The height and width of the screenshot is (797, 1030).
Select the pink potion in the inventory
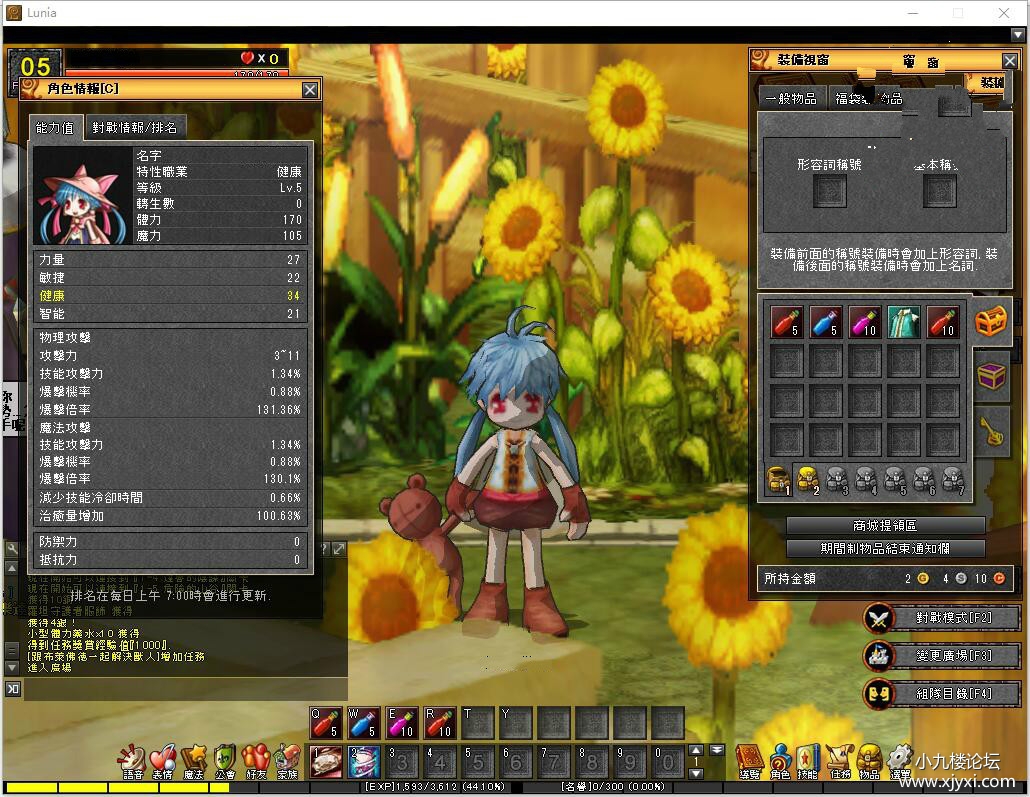pyautogui.click(x=865, y=322)
